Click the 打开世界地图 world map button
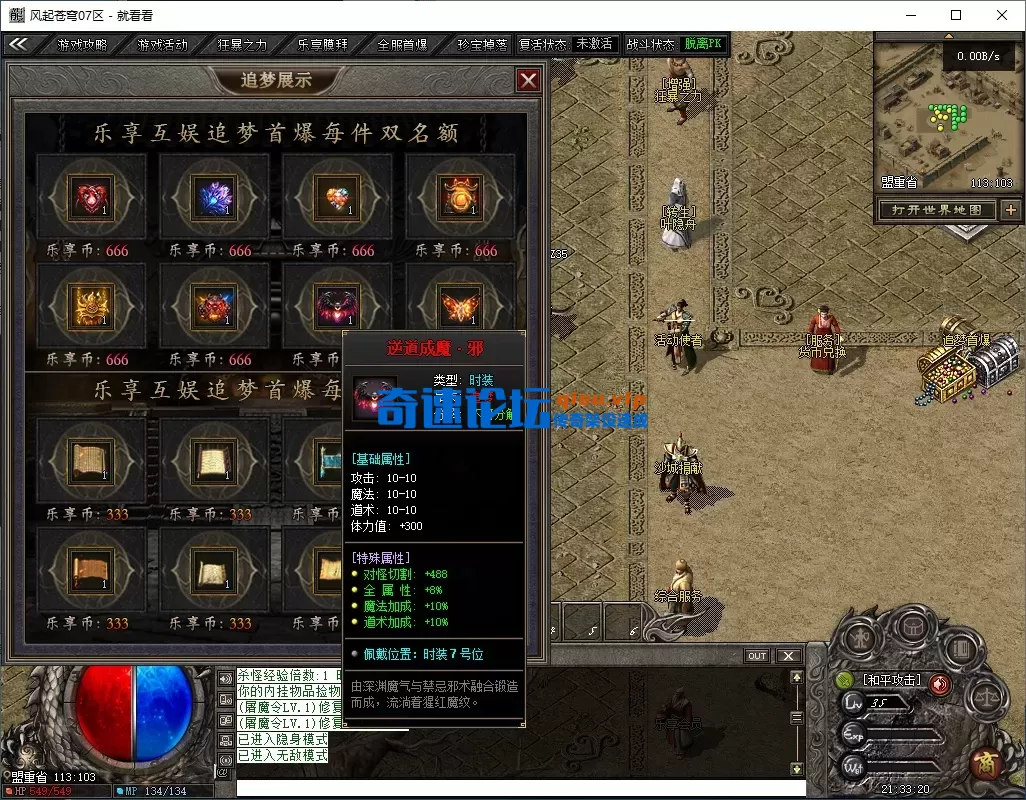This screenshot has width=1026, height=800. click(936, 210)
